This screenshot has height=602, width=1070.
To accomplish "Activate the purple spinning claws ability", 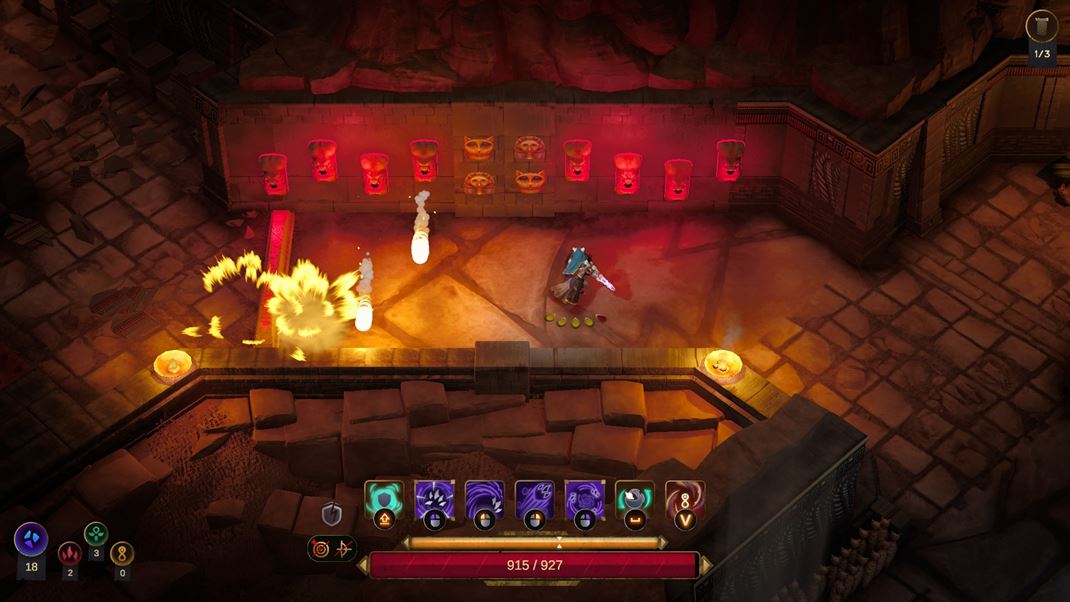I will (584, 498).
